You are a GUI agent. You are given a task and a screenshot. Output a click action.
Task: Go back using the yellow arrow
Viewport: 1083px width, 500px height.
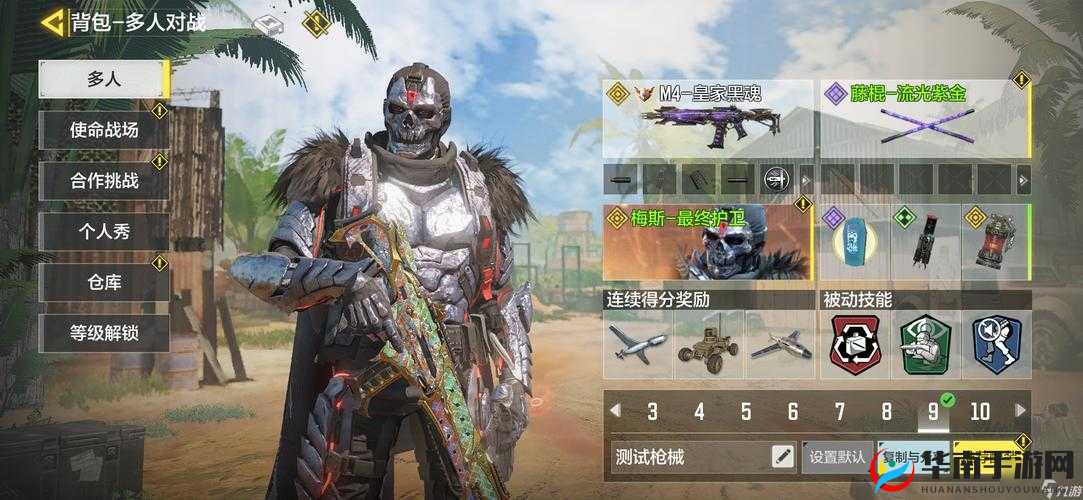click(x=53, y=21)
